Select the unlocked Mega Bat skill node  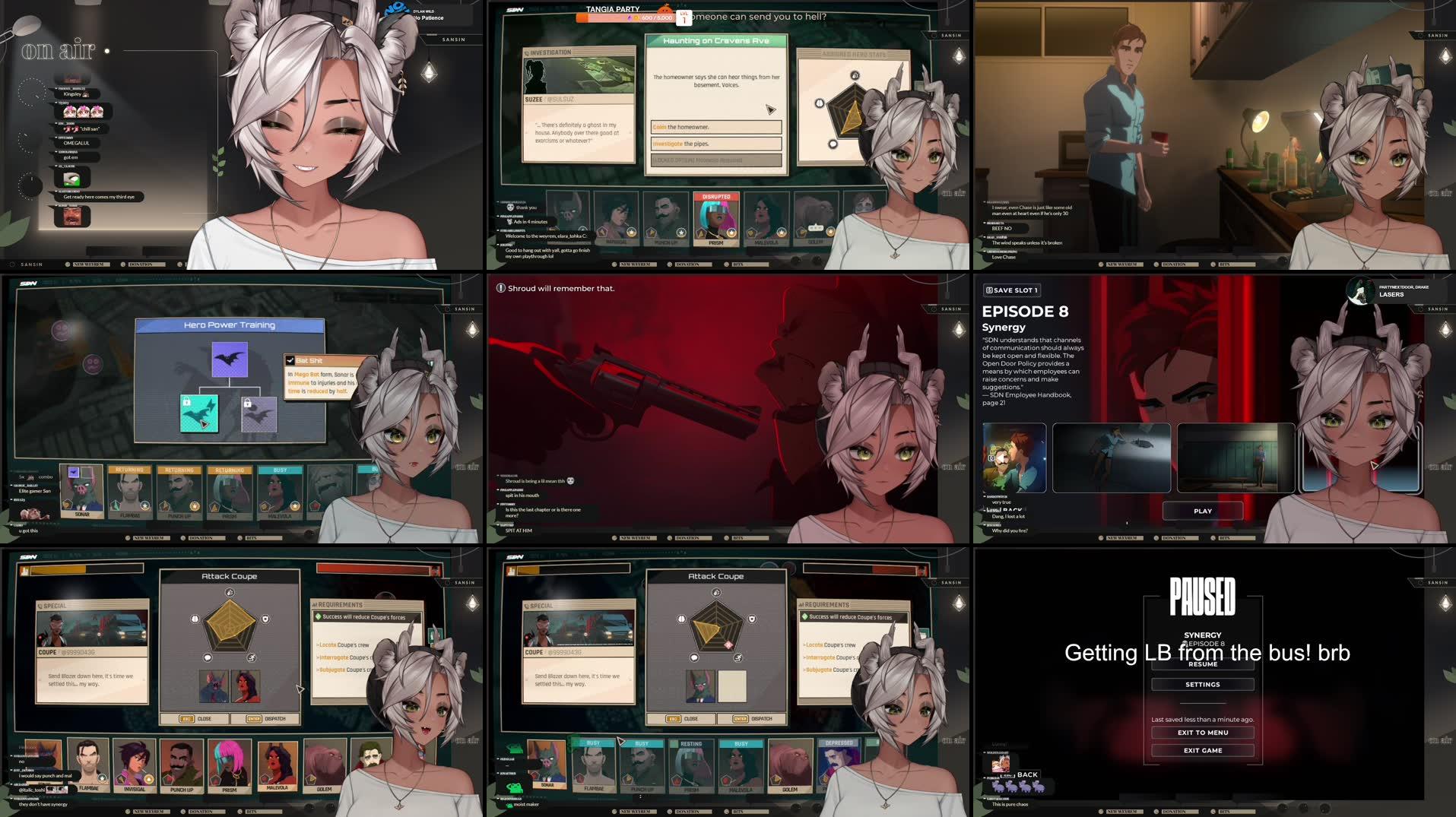point(230,359)
